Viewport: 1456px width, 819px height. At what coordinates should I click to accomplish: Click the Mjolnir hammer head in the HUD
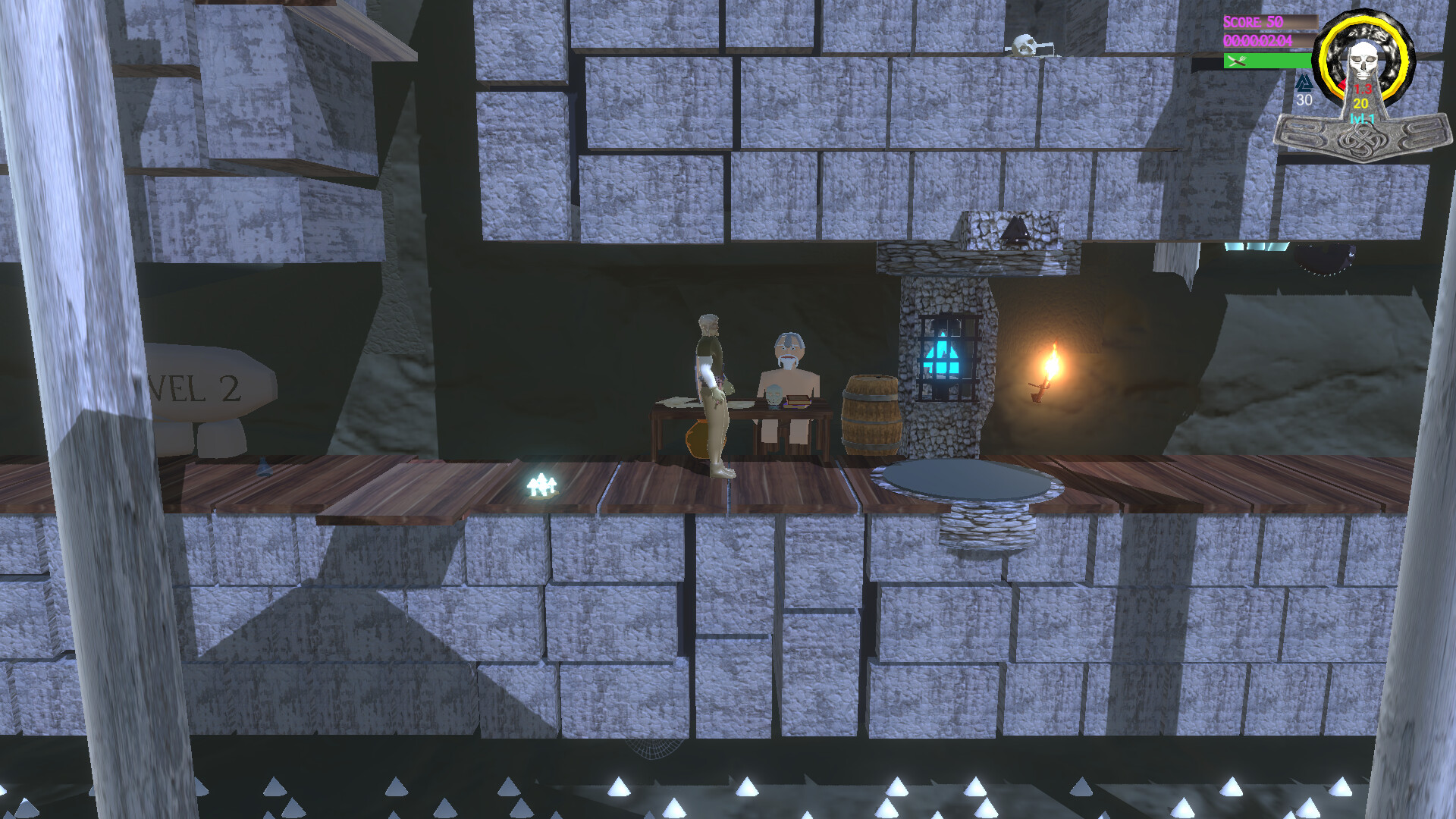pyautogui.click(x=1363, y=140)
